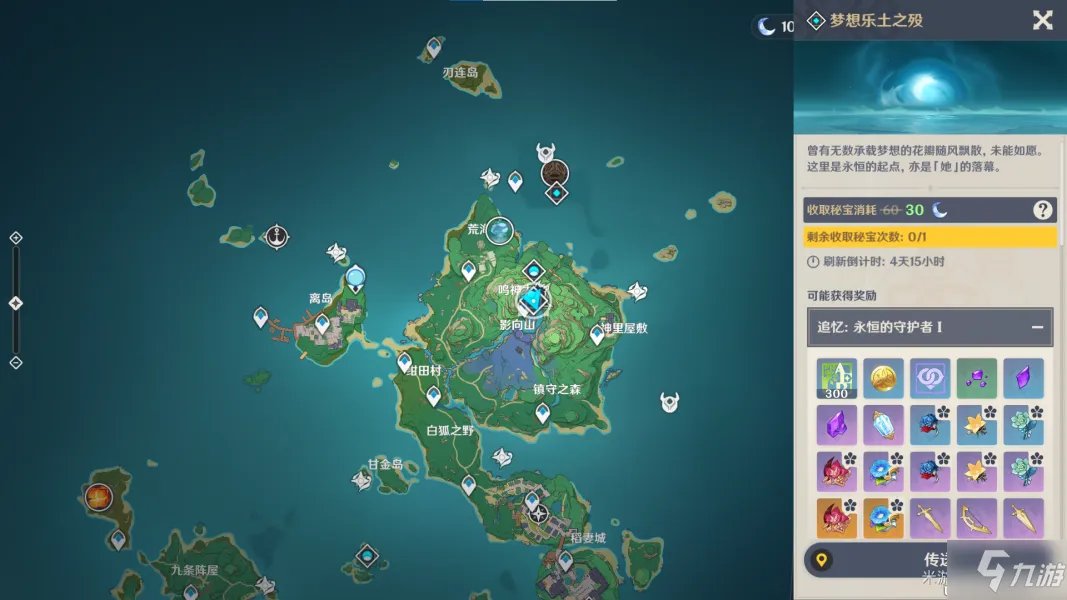Select the 300 adventure EXP reward icon

point(836,378)
